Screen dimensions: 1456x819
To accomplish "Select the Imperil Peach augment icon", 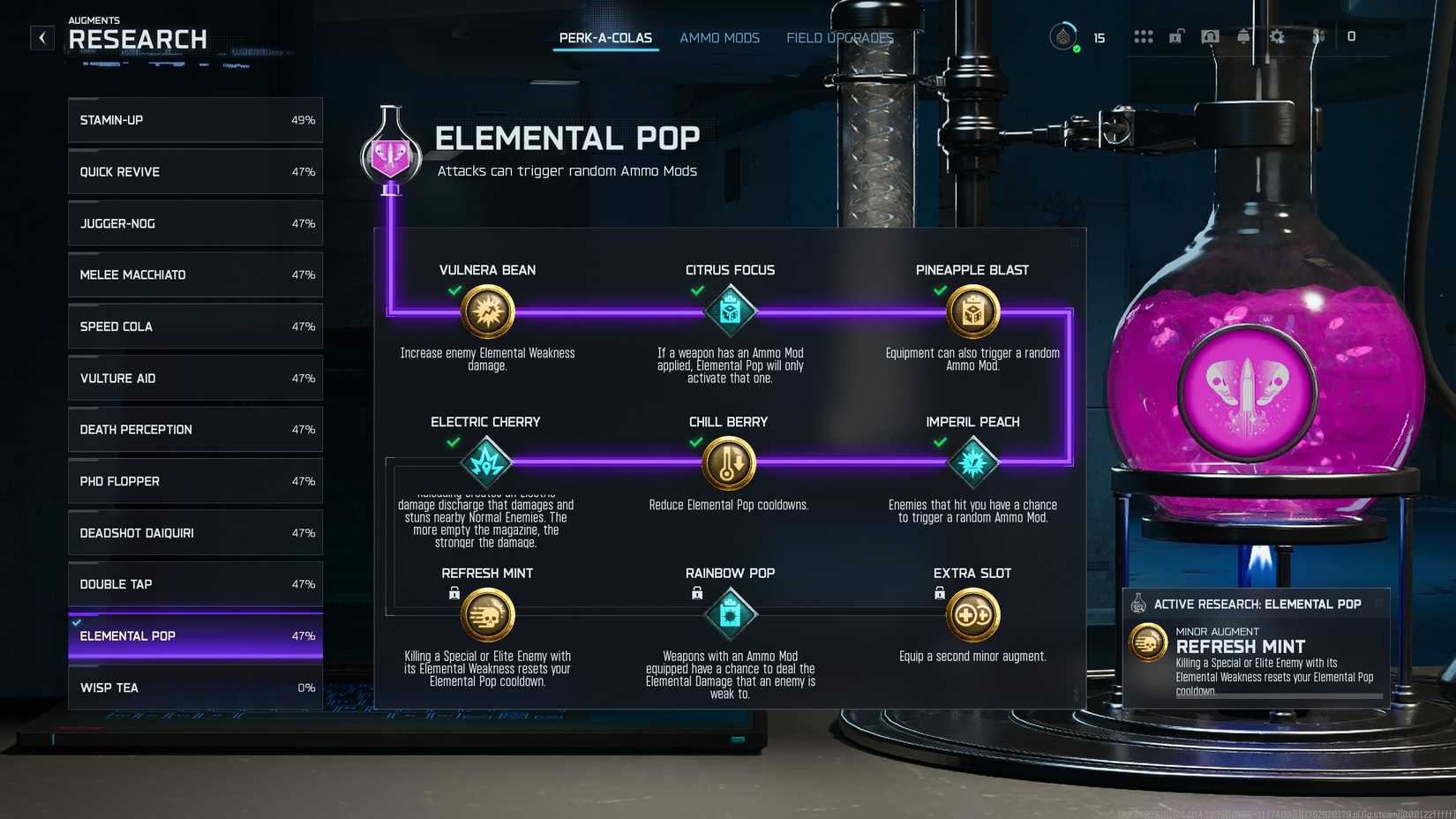I will tap(972, 462).
